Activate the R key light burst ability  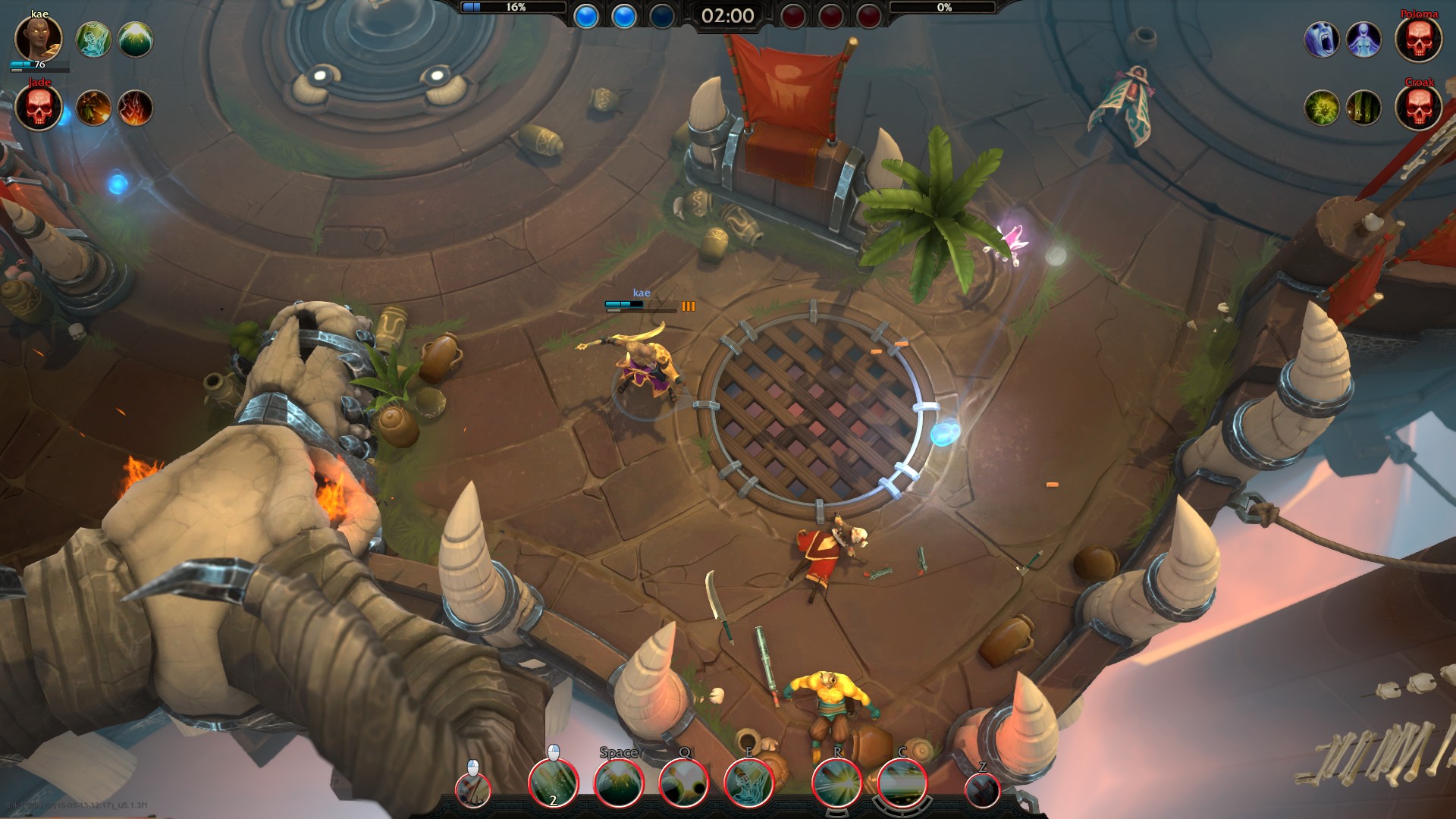(837, 783)
